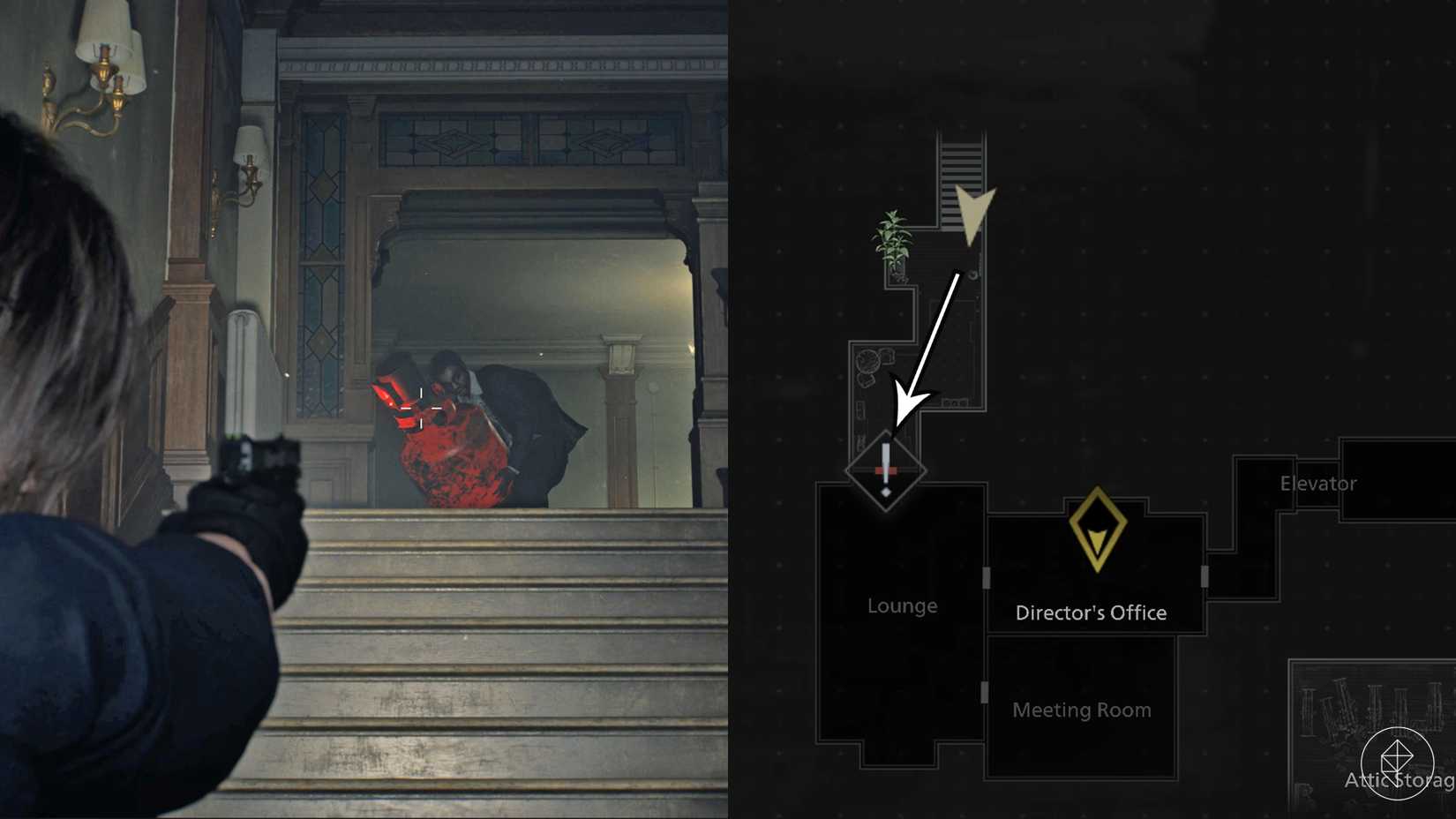The image size is (1456, 819).
Task: Select the Lounge label on the map
Action: (x=902, y=605)
